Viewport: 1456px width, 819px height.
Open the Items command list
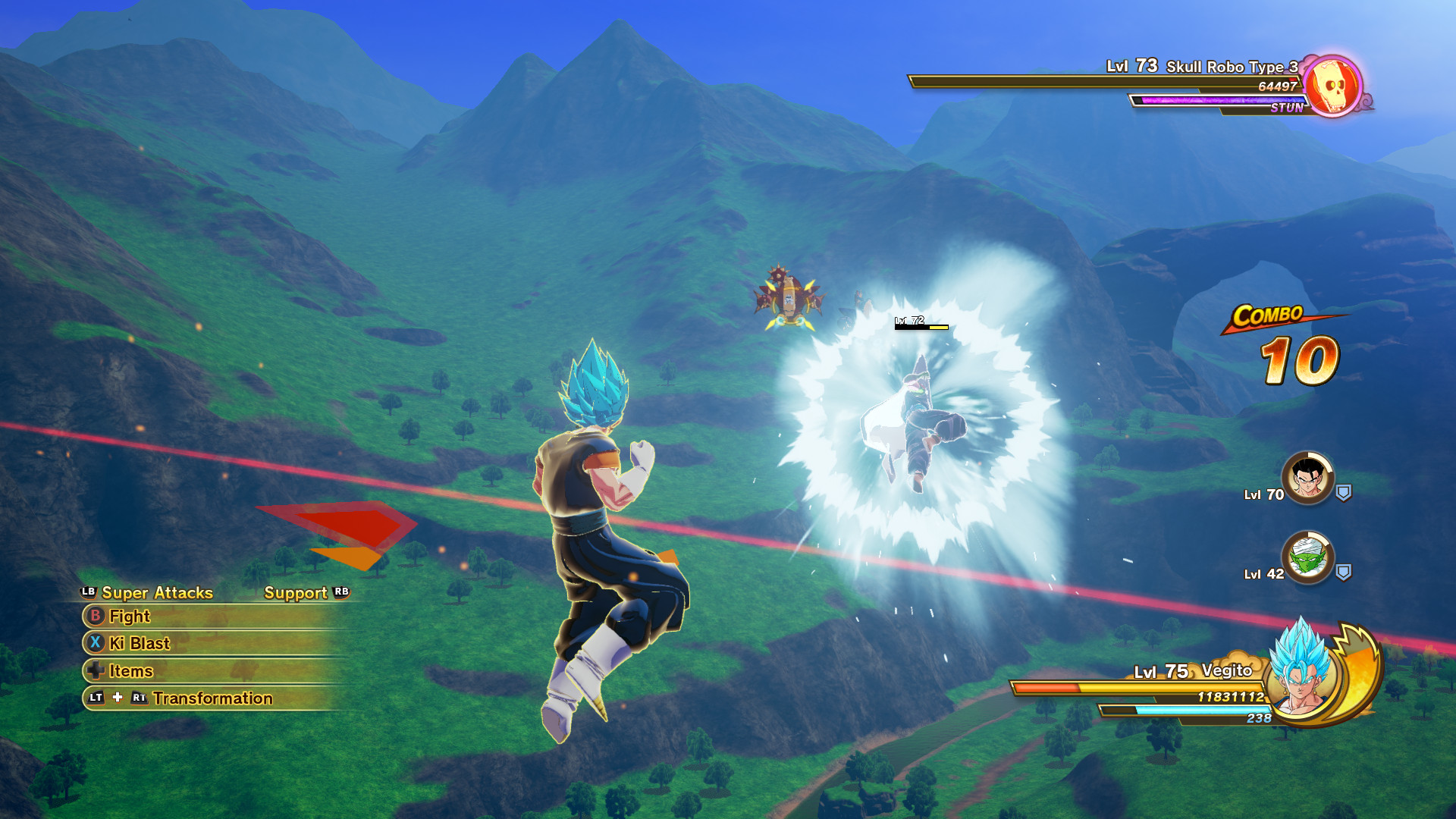pyautogui.click(x=130, y=671)
